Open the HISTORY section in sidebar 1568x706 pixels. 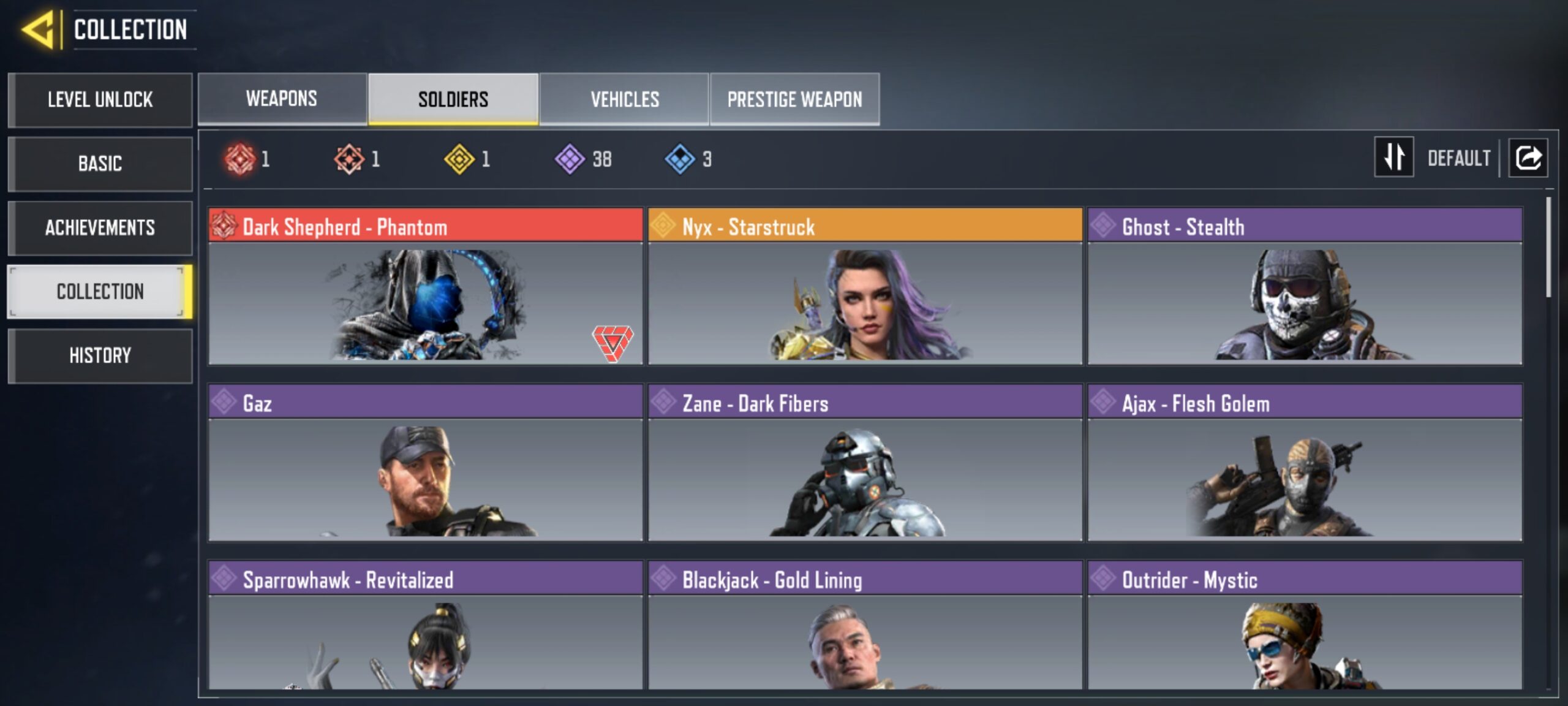(x=100, y=355)
